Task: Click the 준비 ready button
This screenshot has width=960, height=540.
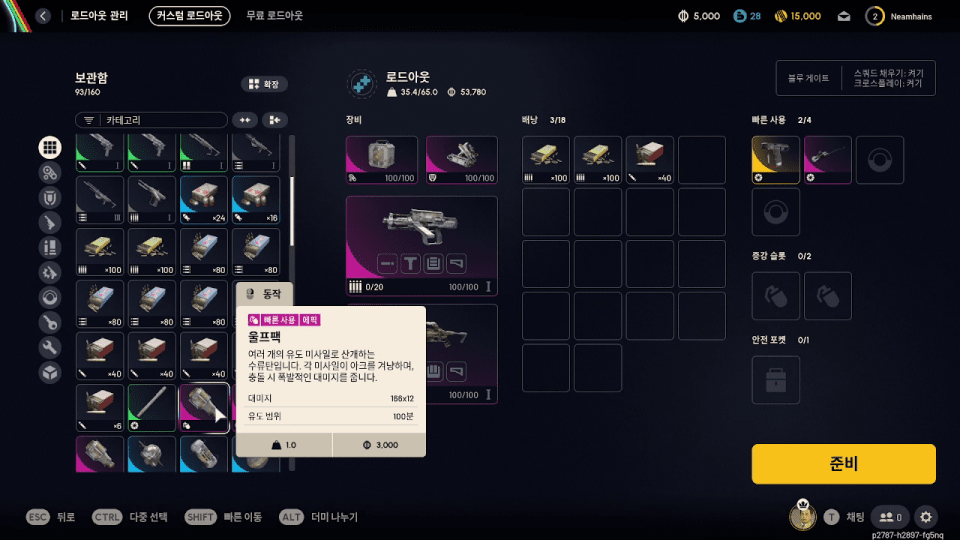Action: [x=843, y=464]
